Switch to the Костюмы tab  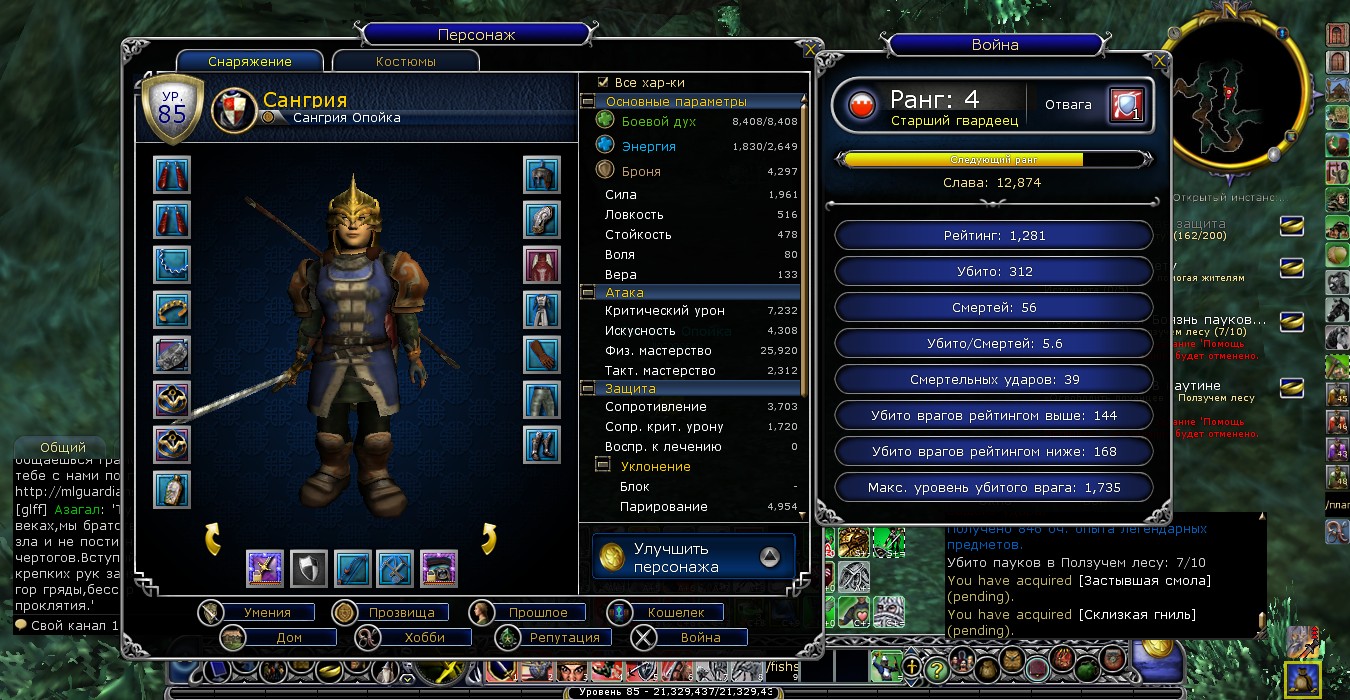(406, 61)
